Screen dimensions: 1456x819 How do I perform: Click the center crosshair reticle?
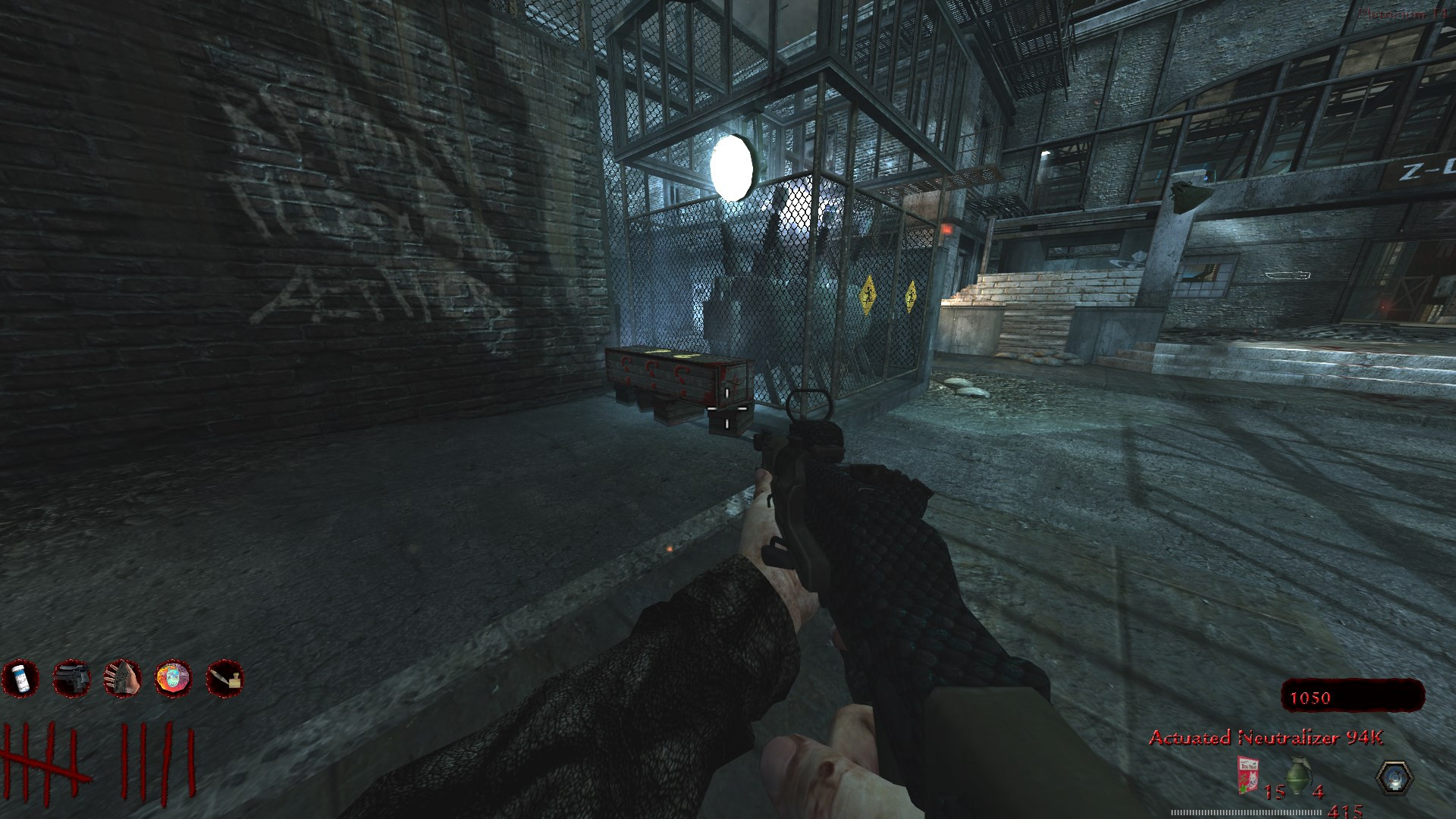coord(728,409)
